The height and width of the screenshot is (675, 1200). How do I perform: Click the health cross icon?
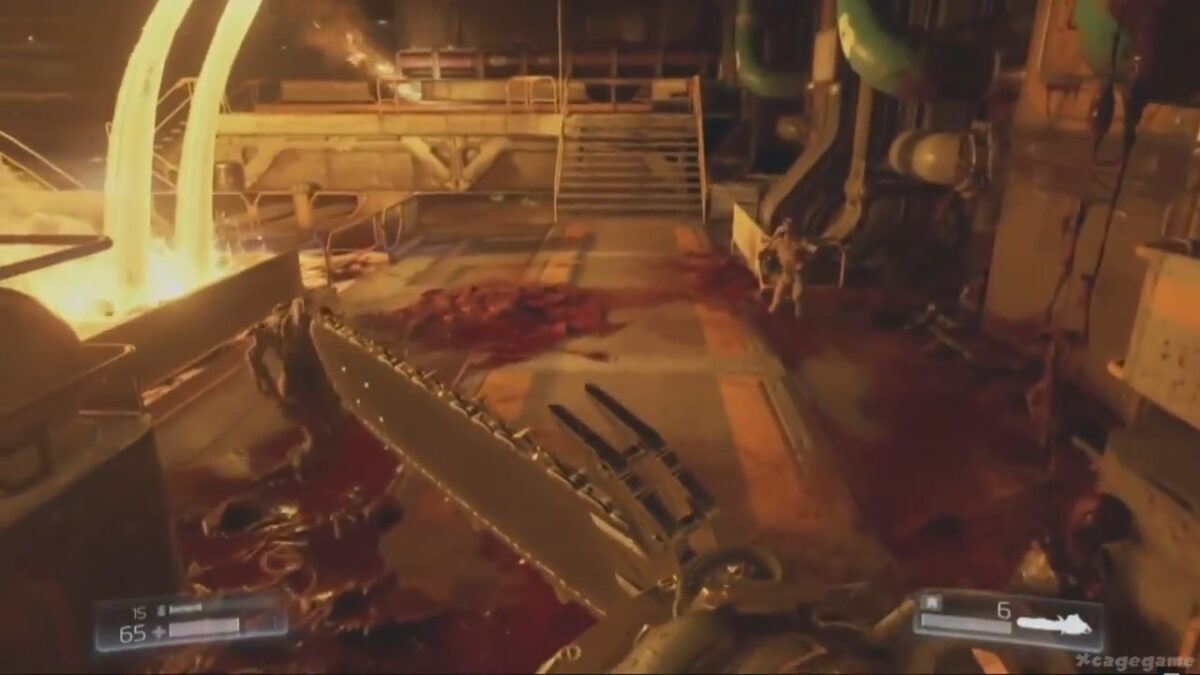[x=157, y=630]
